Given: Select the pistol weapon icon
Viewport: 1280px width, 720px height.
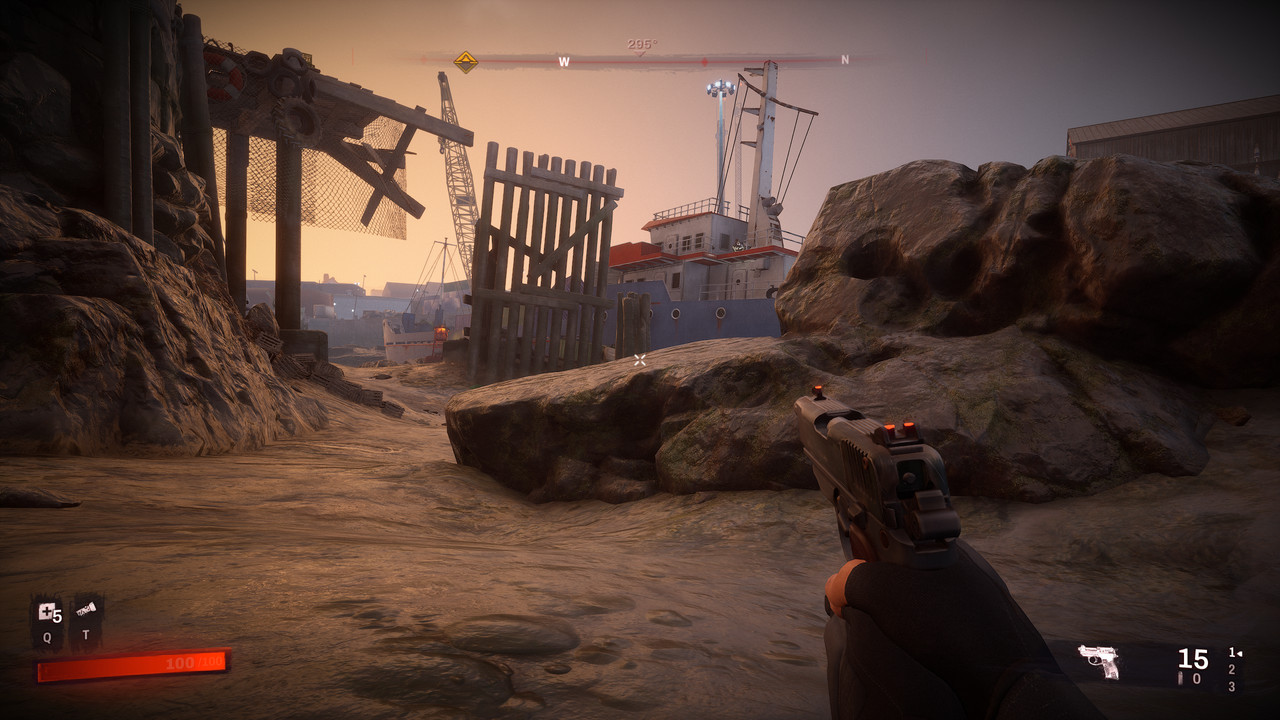Looking at the screenshot, I should (1098, 661).
